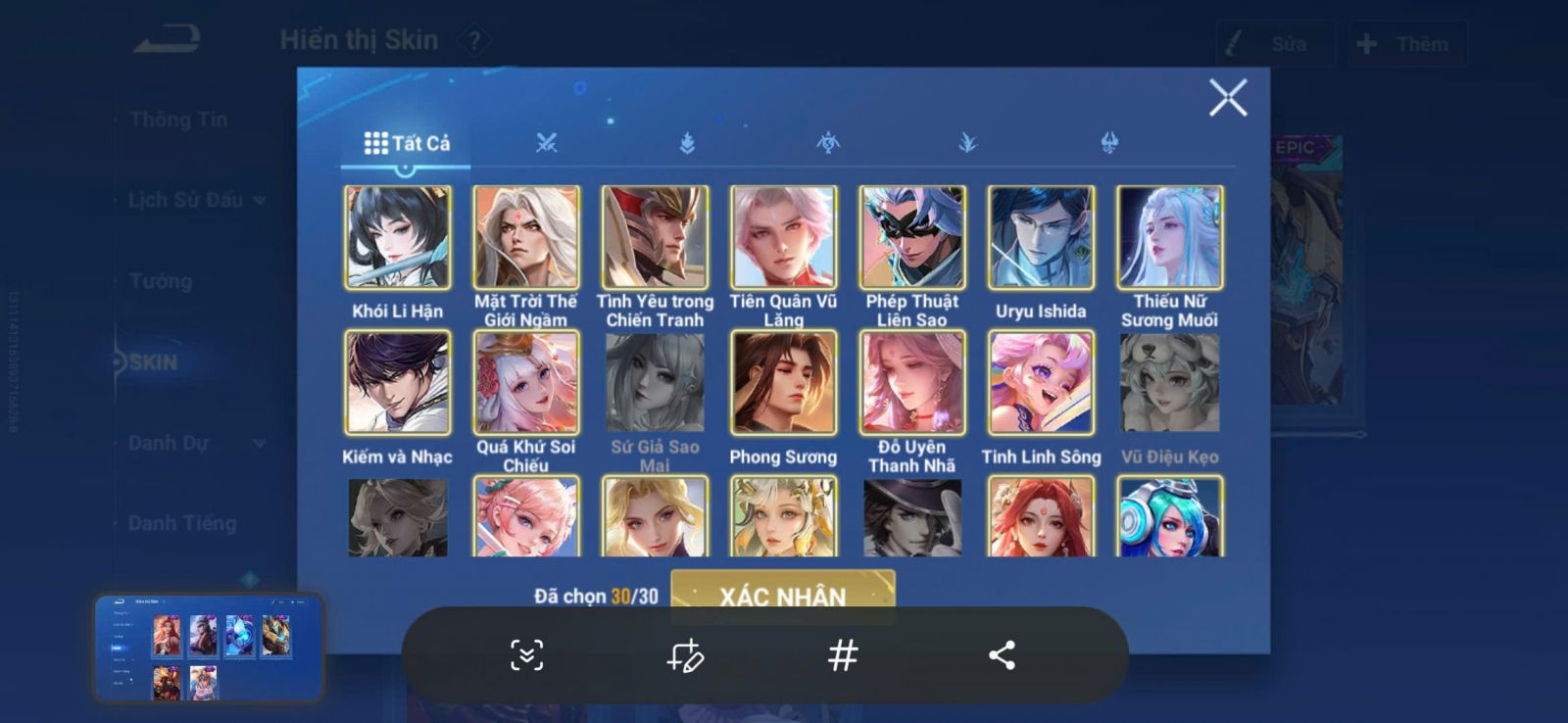Screen dimensions: 1568x723
Task: Tap the share icon in screenshot toolbar
Action: (1002, 655)
